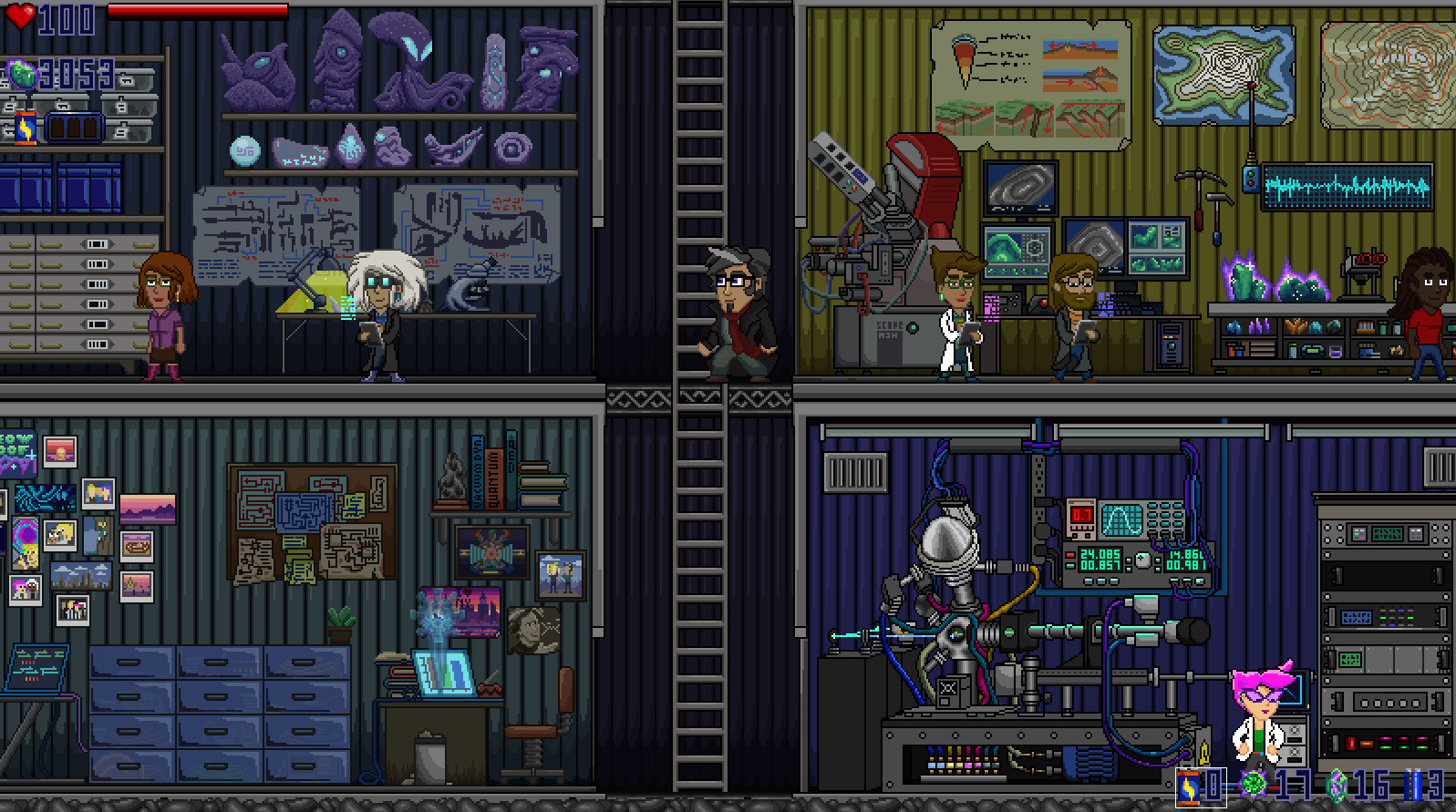
Task: Select the battery charge slot indicator in the top-left HUD
Action: [73, 126]
